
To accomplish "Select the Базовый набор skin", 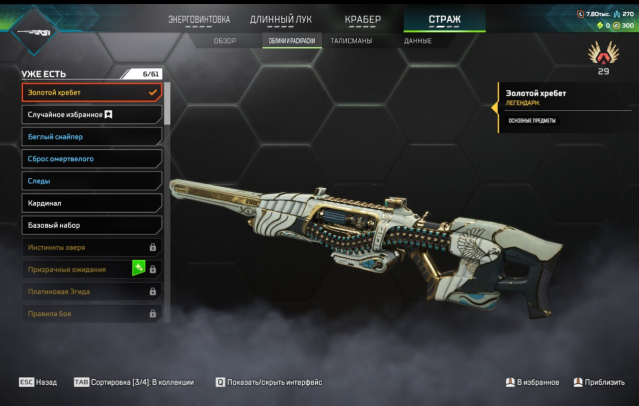I will coord(91,225).
